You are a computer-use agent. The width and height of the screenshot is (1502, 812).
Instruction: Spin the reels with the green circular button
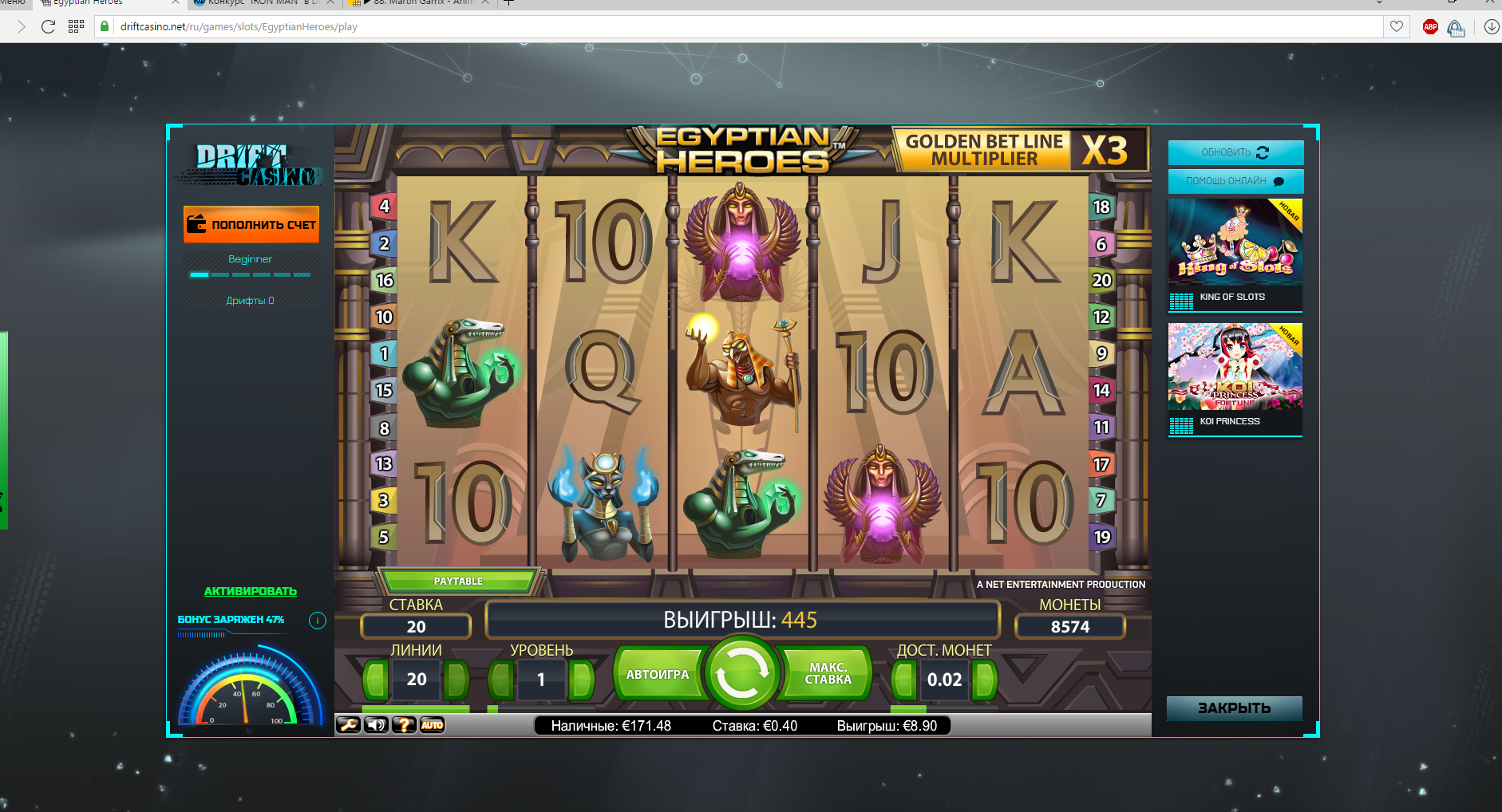pyautogui.click(x=741, y=675)
